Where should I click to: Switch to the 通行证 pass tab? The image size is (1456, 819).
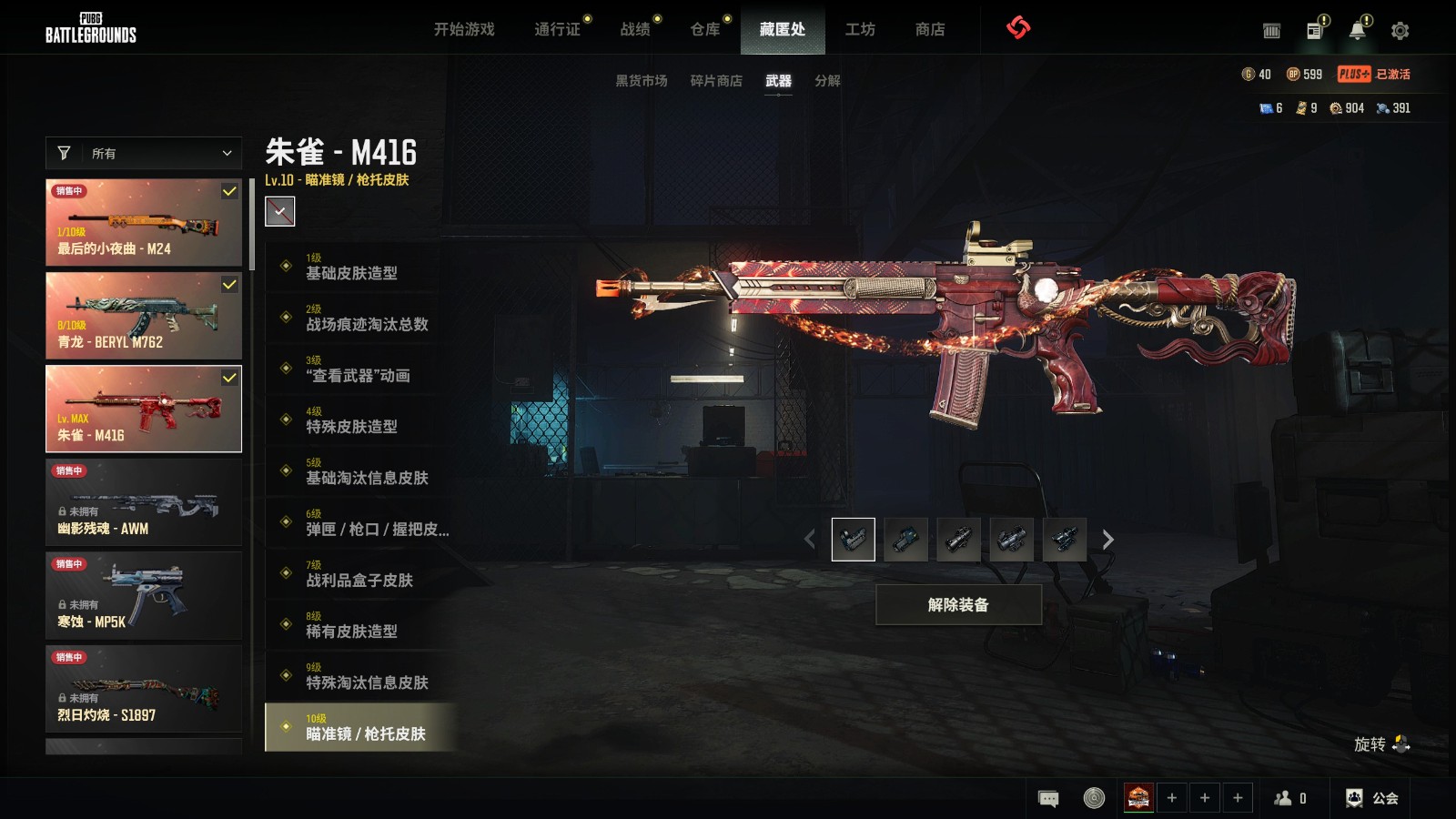[557, 29]
